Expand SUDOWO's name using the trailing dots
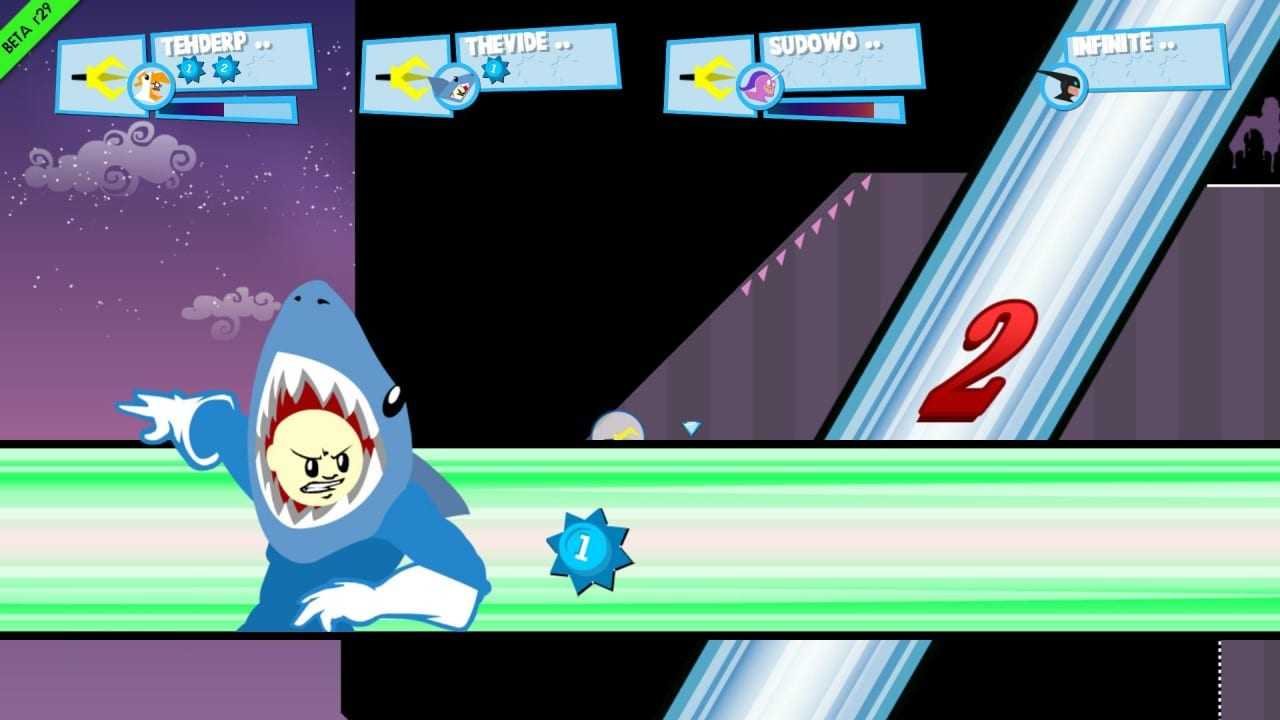 (875, 43)
